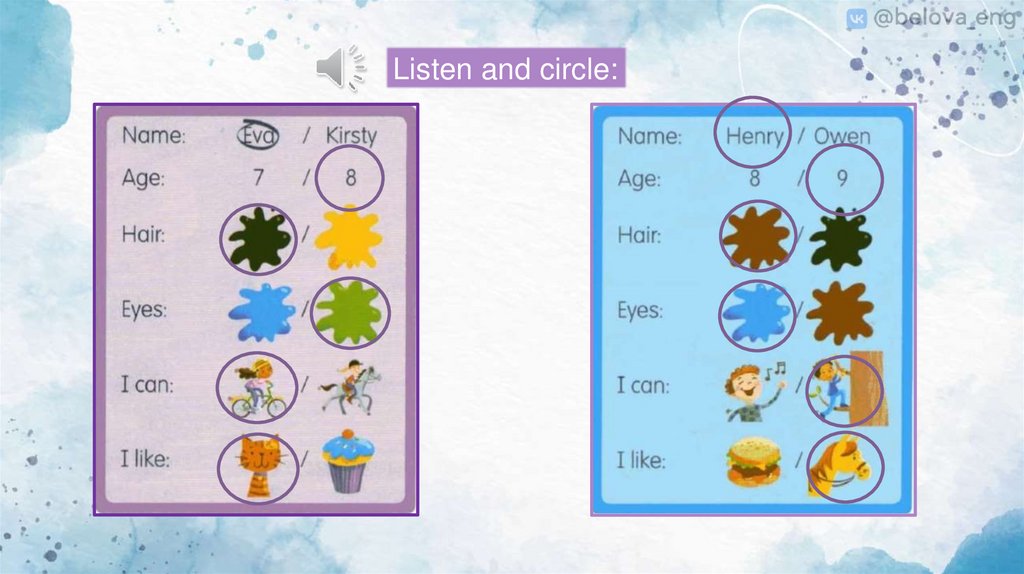This screenshot has width=1024, height=574.
Task: Choose the name Owen
Action: 841,135
